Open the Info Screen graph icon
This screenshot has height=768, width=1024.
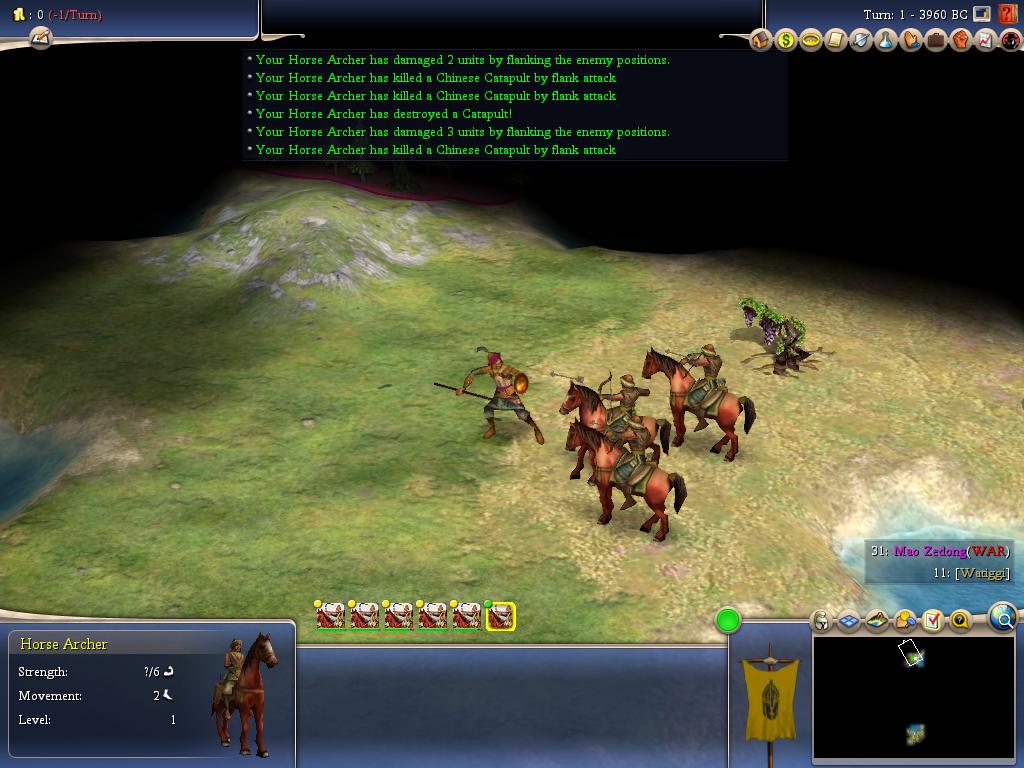tap(986, 40)
